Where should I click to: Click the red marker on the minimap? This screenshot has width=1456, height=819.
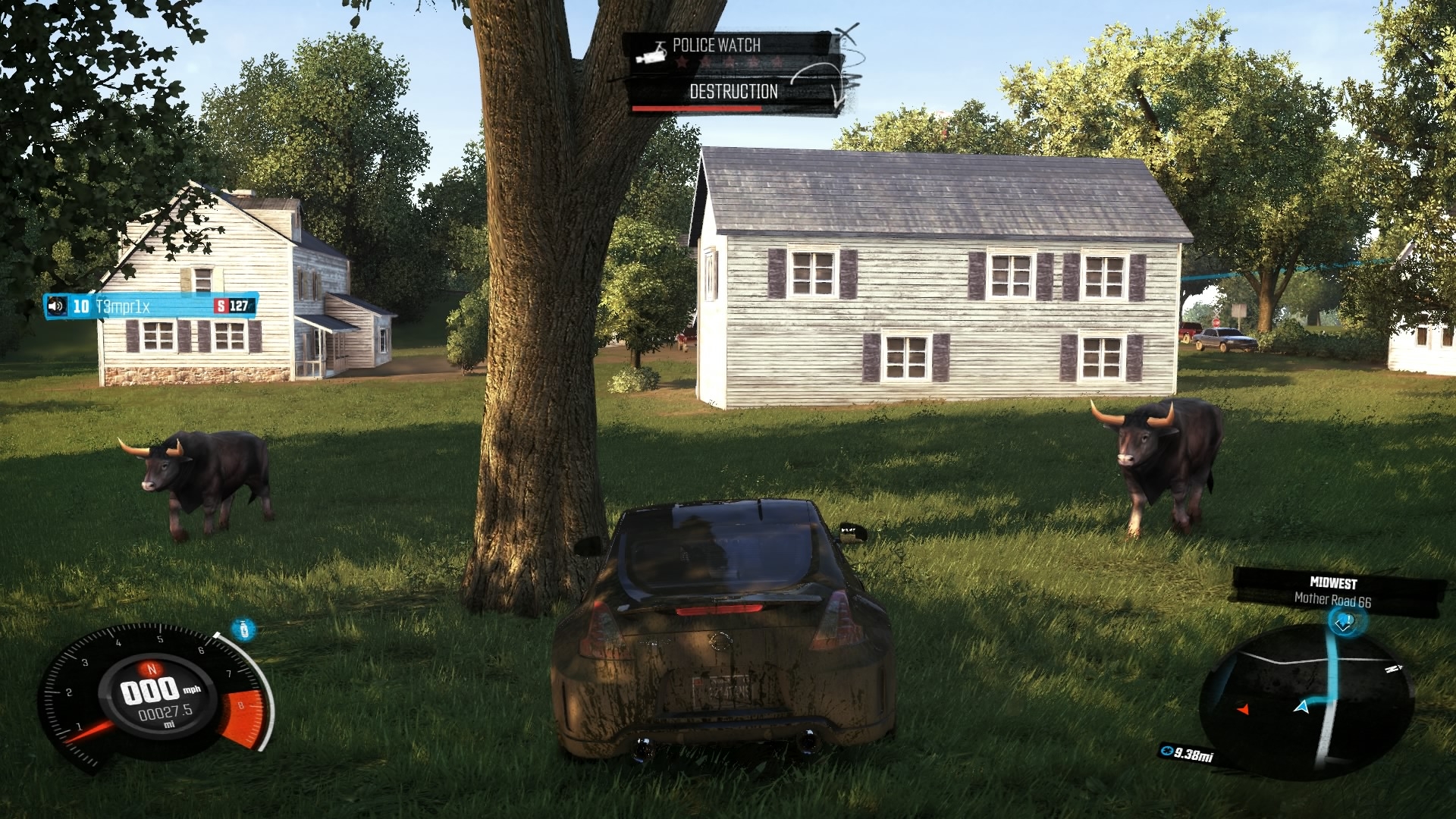(1243, 710)
